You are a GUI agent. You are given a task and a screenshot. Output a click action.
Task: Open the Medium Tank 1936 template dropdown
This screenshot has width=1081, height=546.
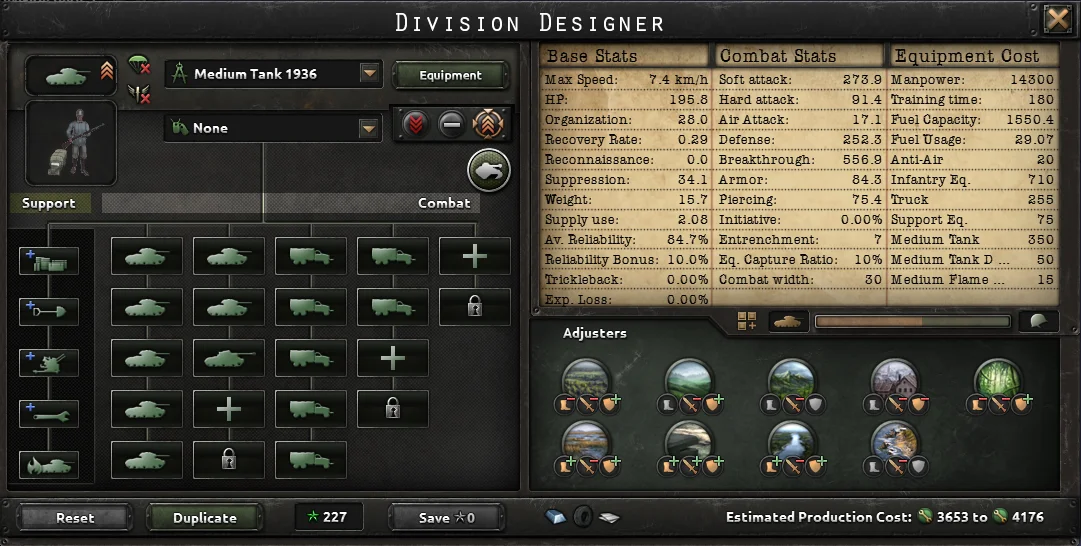(x=370, y=74)
